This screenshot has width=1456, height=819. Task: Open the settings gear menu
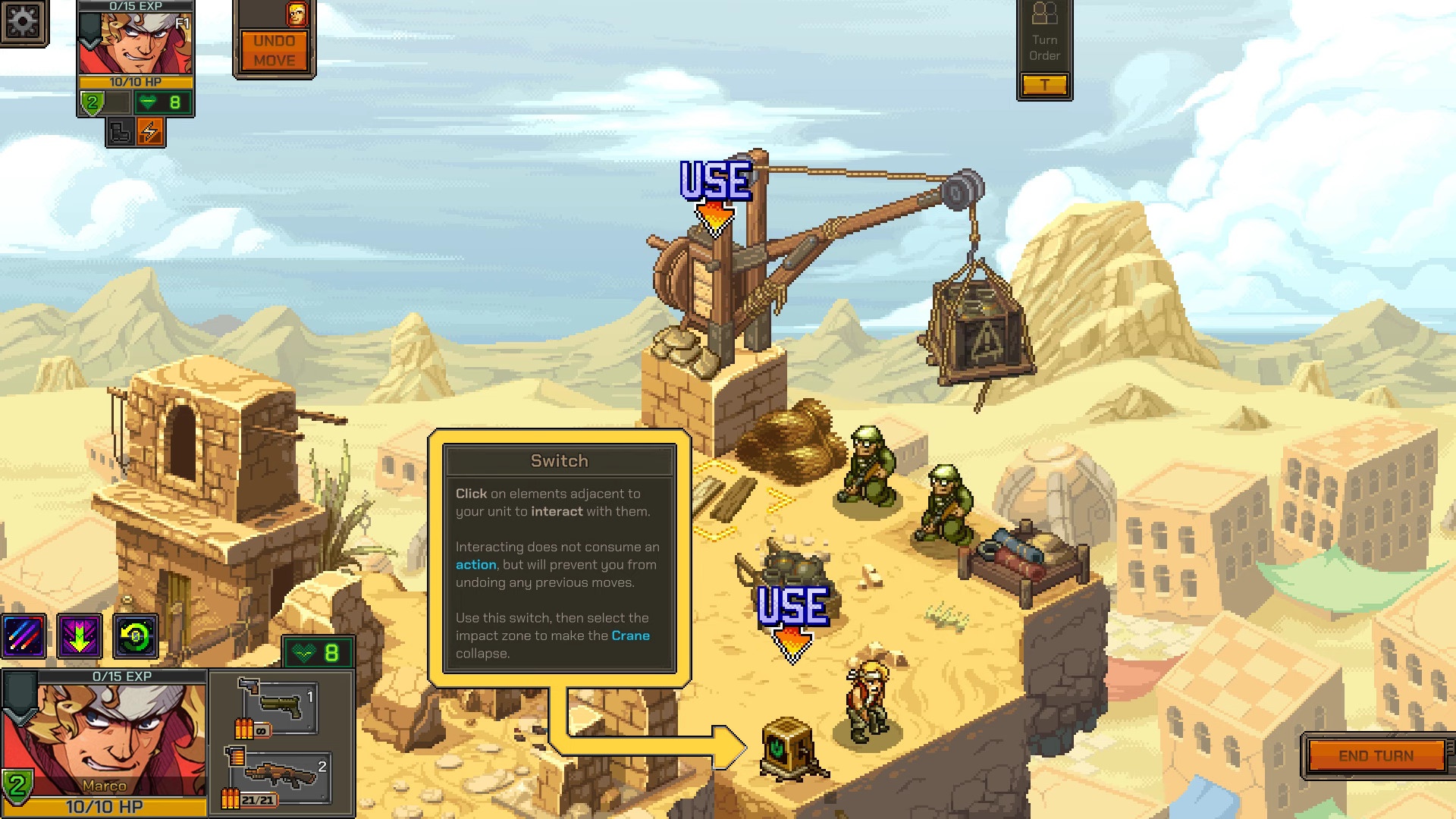(23, 21)
